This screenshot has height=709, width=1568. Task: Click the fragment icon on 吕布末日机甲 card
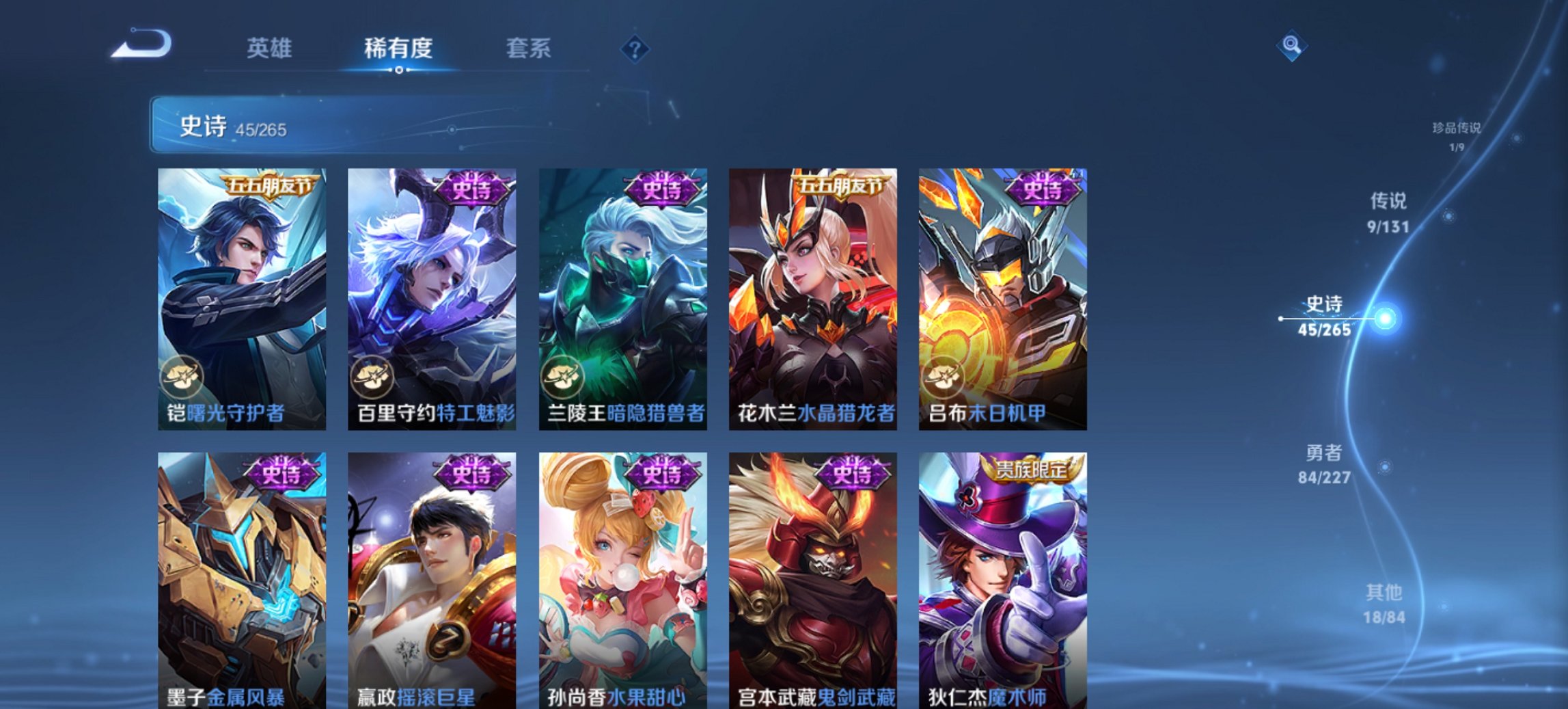(x=945, y=377)
